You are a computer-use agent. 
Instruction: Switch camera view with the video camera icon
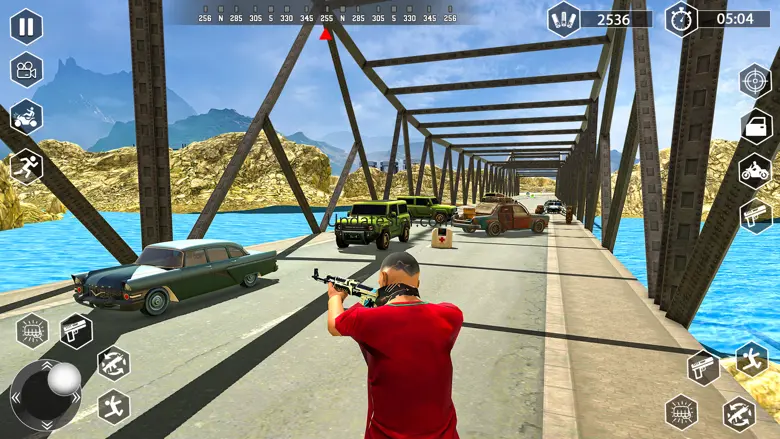tap(26, 70)
